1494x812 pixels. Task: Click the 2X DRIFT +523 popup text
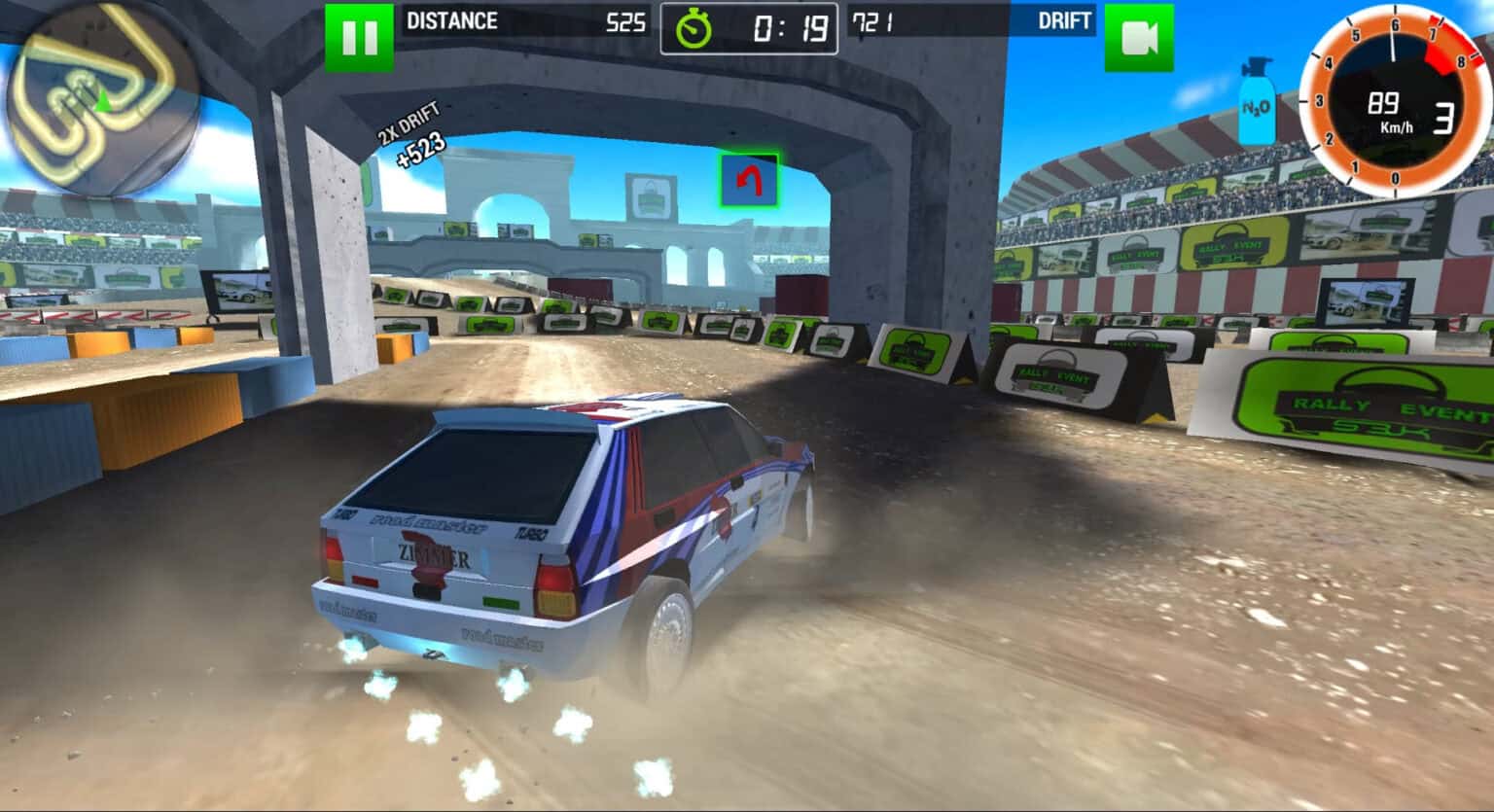click(x=412, y=130)
